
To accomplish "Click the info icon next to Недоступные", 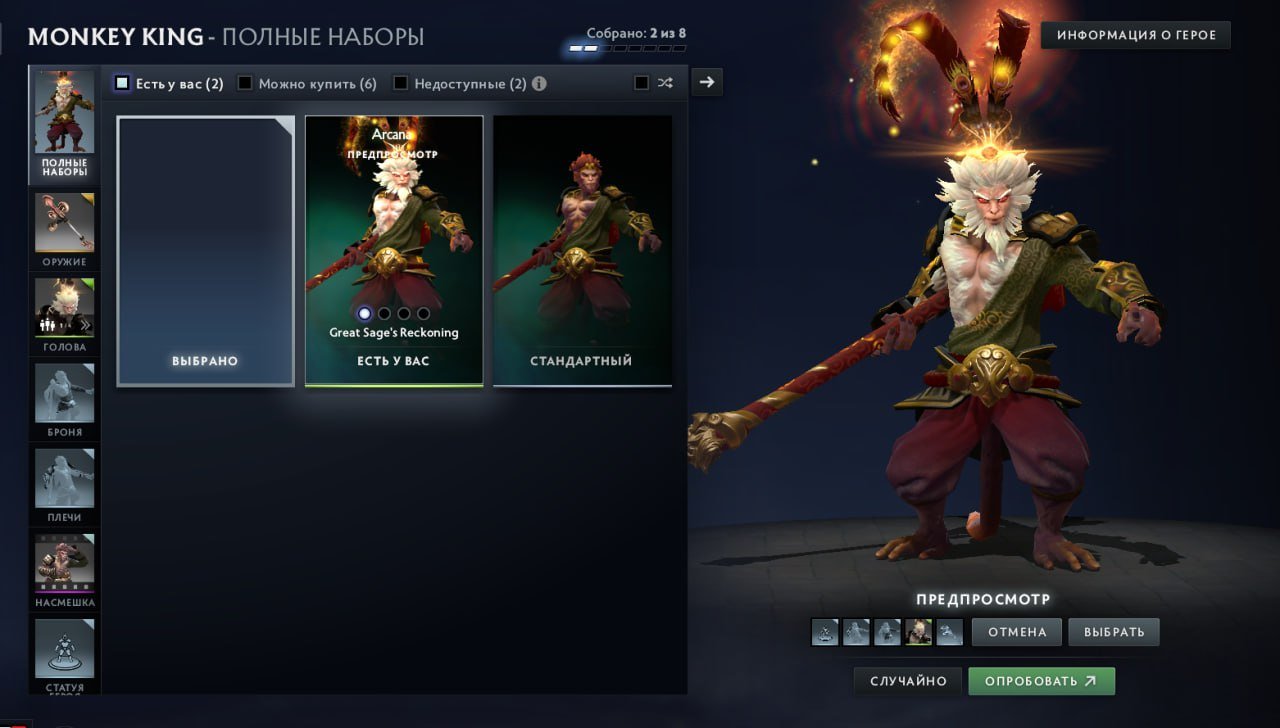I will point(538,83).
